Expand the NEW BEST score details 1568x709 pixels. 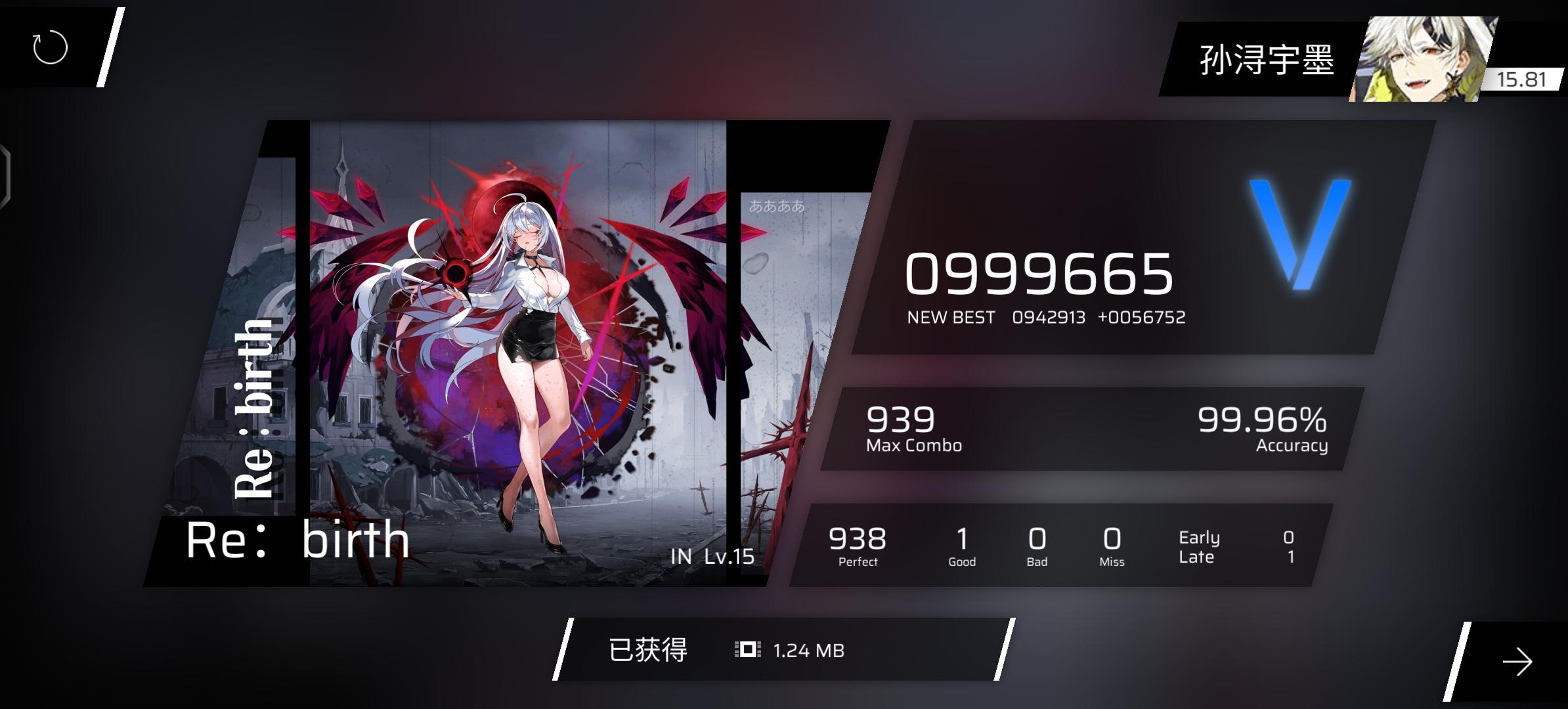point(1047,317)
